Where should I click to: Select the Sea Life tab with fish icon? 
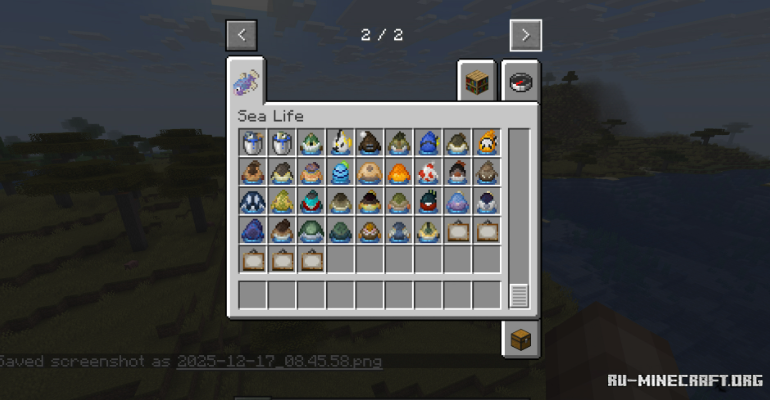point(246,78)
